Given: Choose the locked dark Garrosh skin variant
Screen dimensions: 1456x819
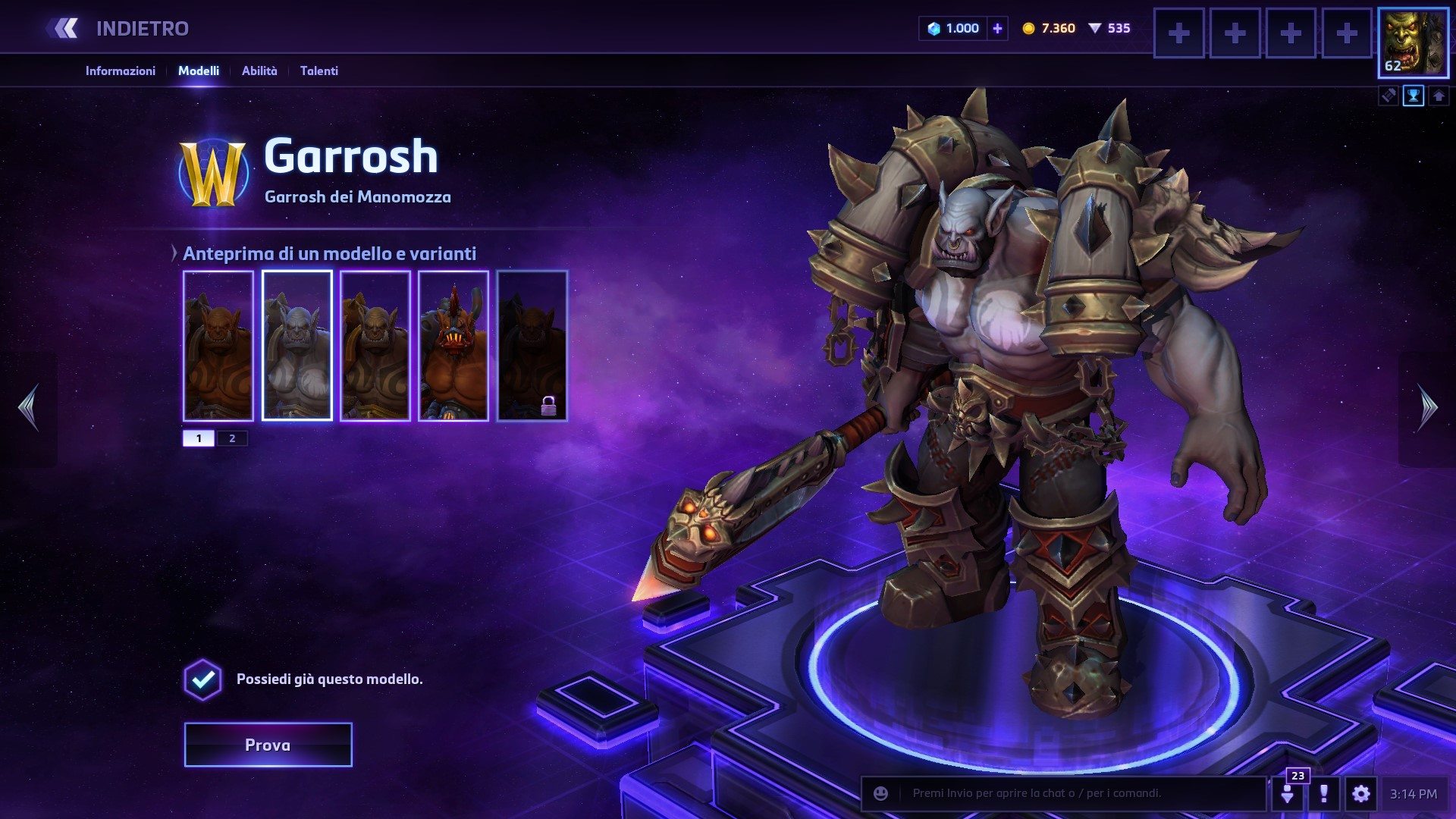Looking at the screenshot, I should tap(532, 346).
